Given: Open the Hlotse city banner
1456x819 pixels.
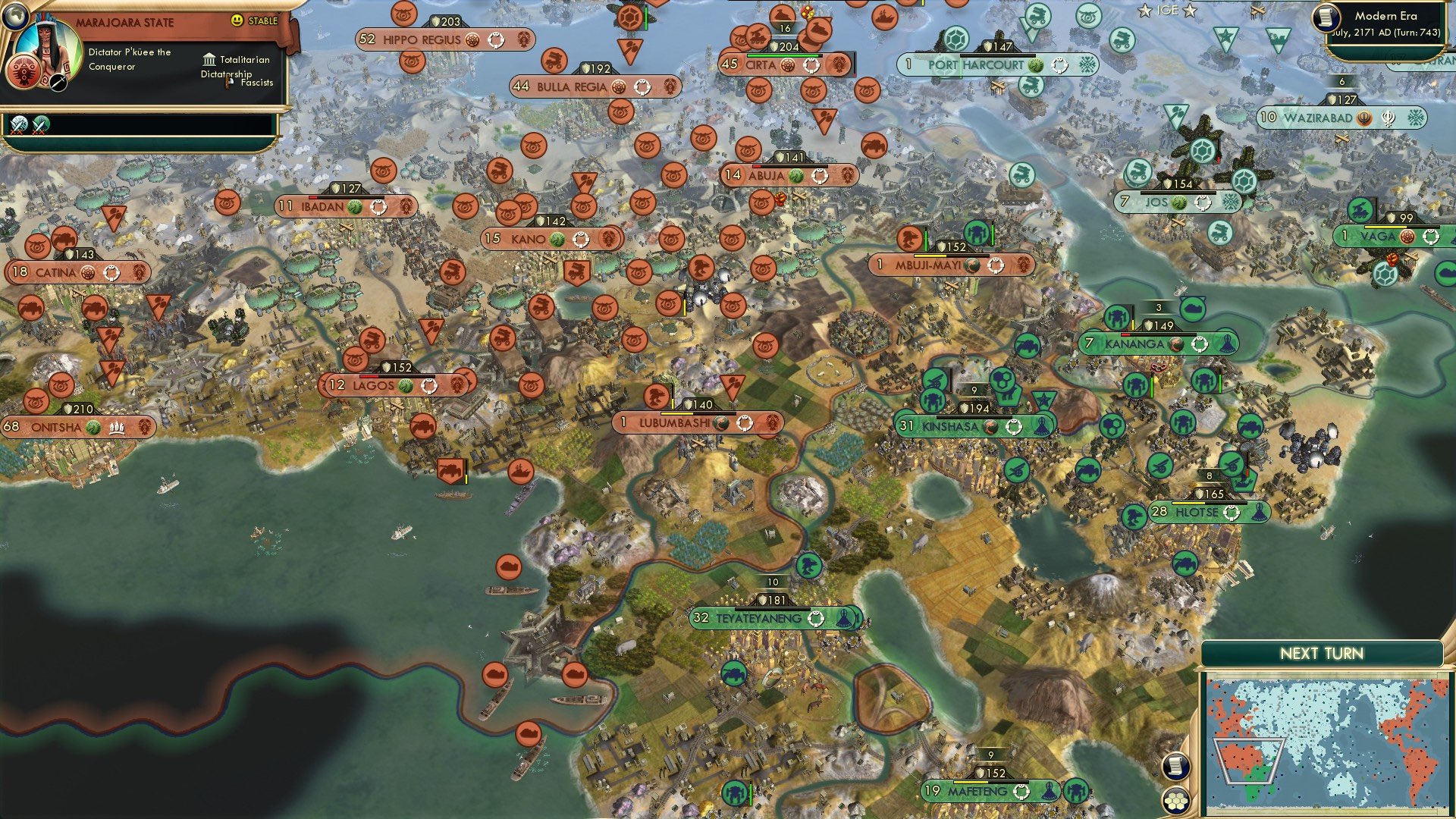Looking at the screenshot, I should [x=1198, y=512].
